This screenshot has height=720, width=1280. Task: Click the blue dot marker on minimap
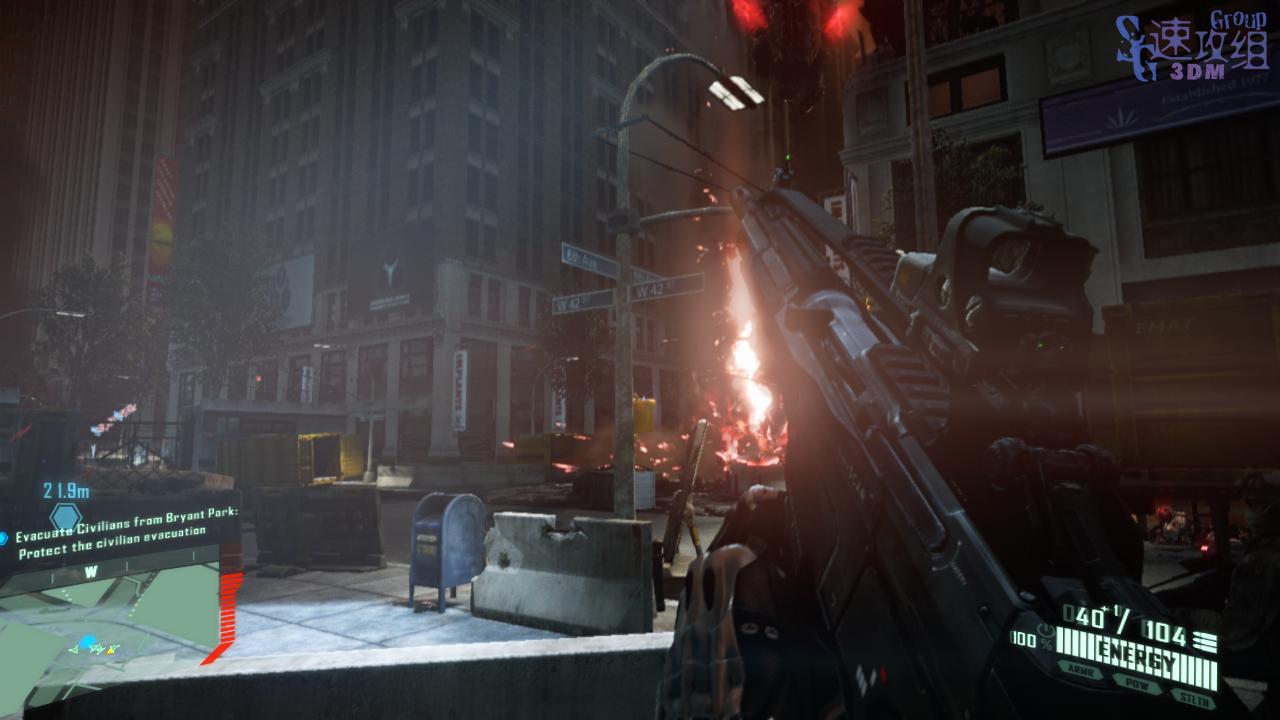tap(87, 642)
